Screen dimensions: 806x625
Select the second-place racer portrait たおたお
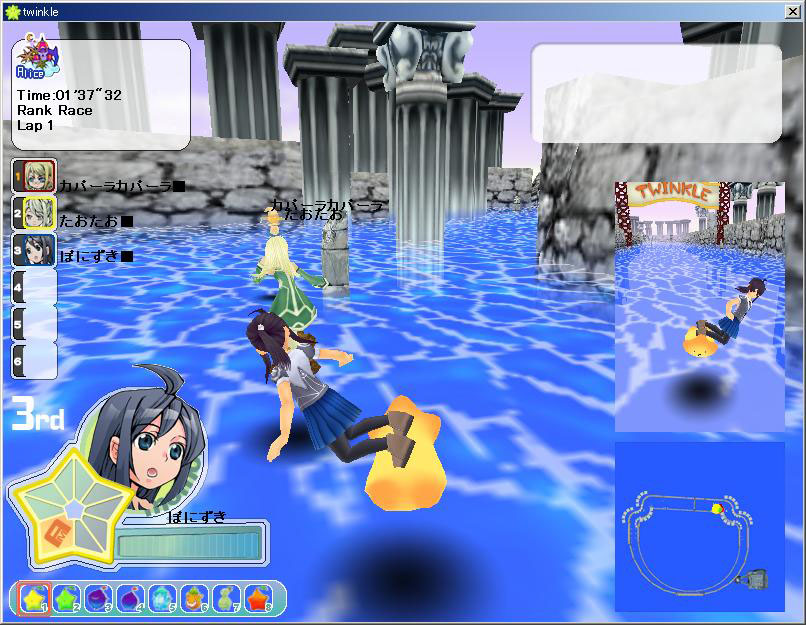point(33,212)
